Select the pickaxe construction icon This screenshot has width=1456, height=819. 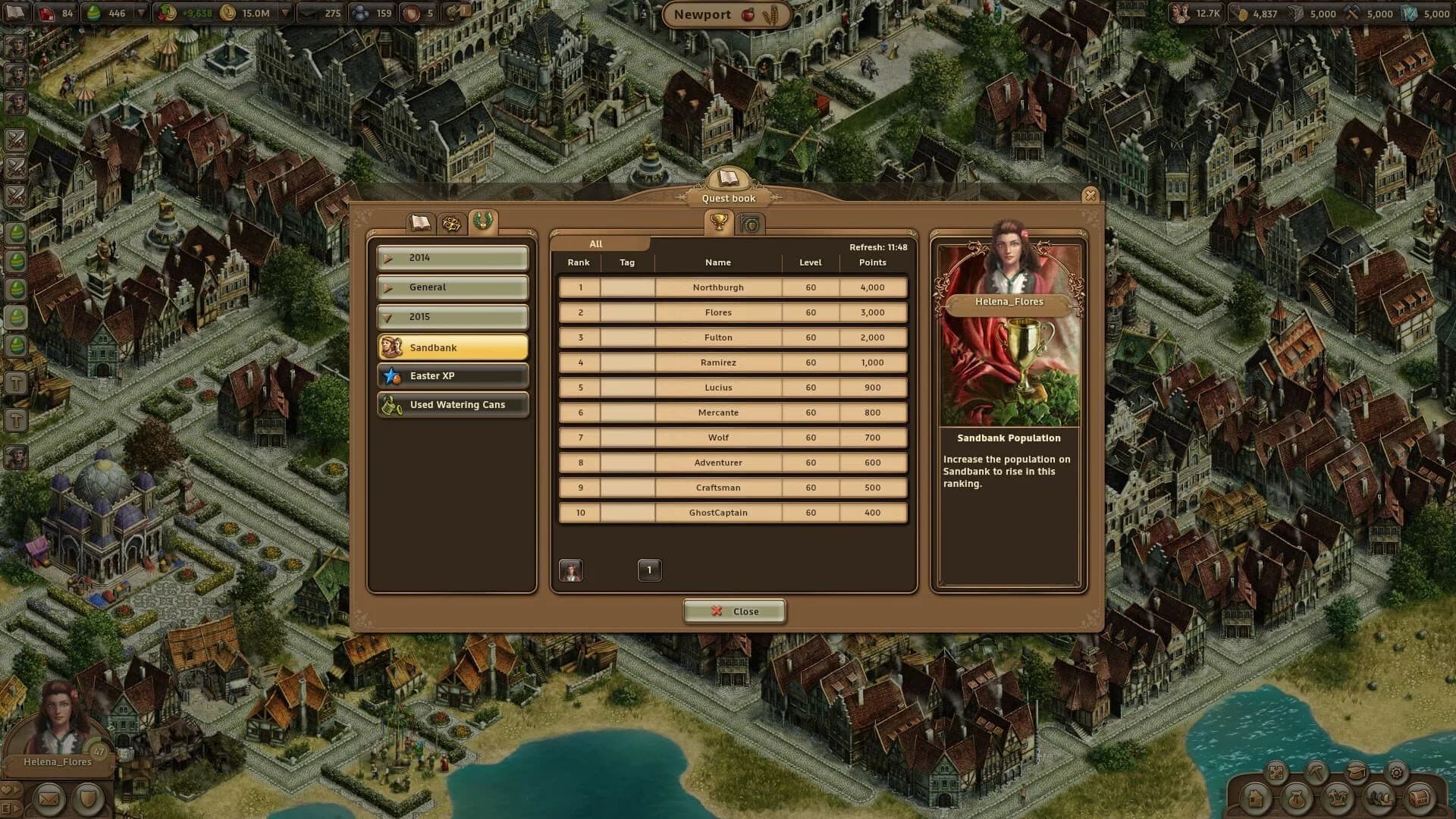[x=1317, y=772]
